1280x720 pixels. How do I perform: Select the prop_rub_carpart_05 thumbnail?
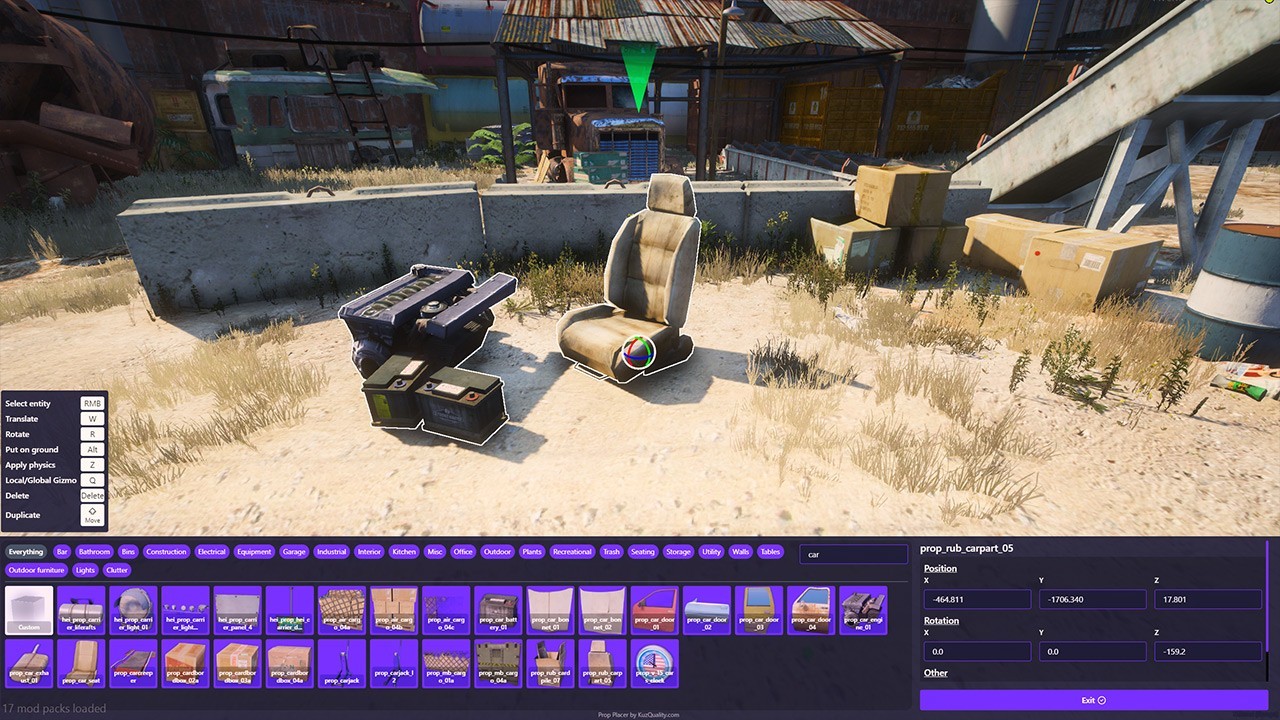point(602,663)
